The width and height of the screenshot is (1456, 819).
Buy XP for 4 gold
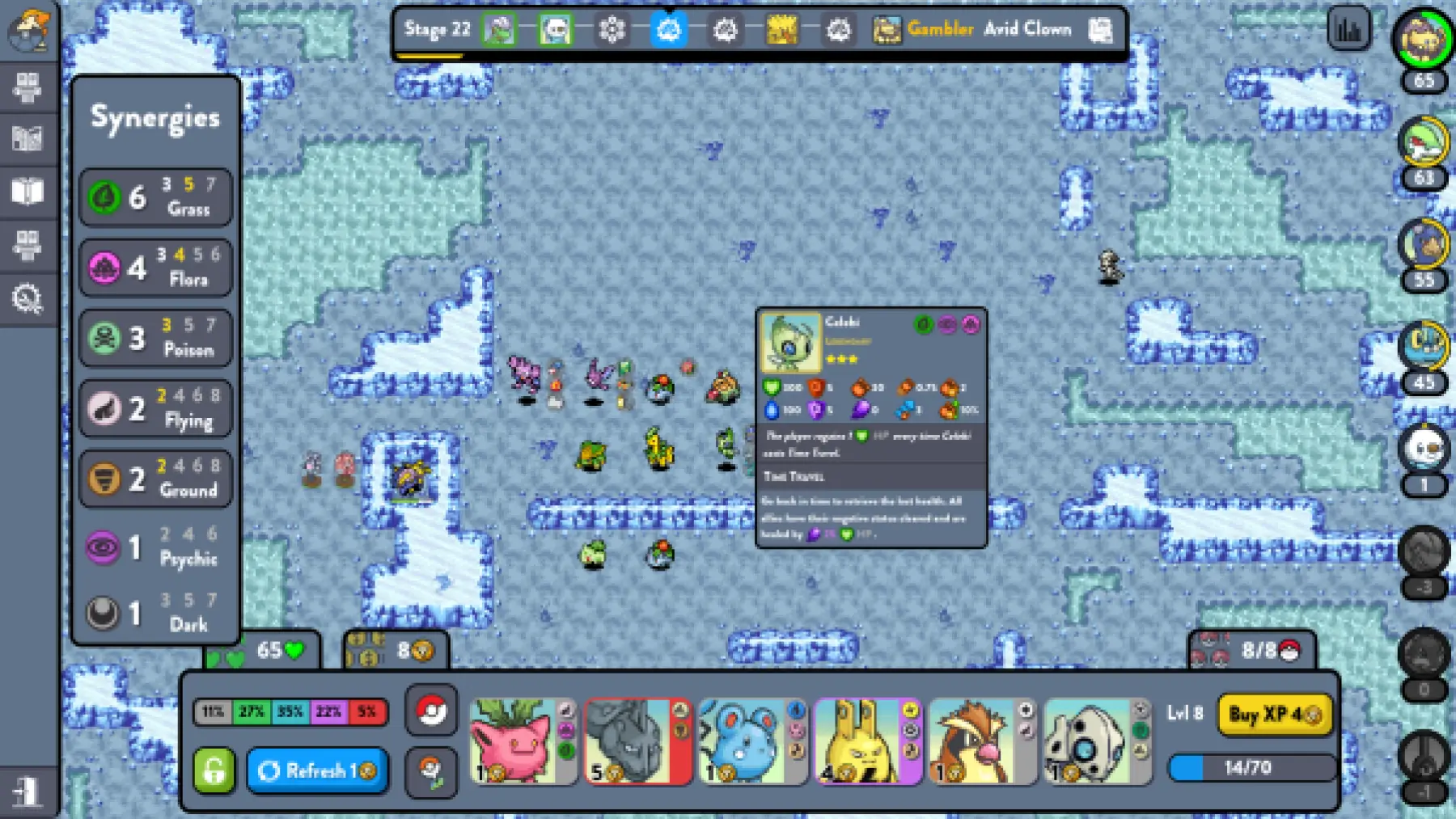pyautogui.click(x=1274, y=715)
